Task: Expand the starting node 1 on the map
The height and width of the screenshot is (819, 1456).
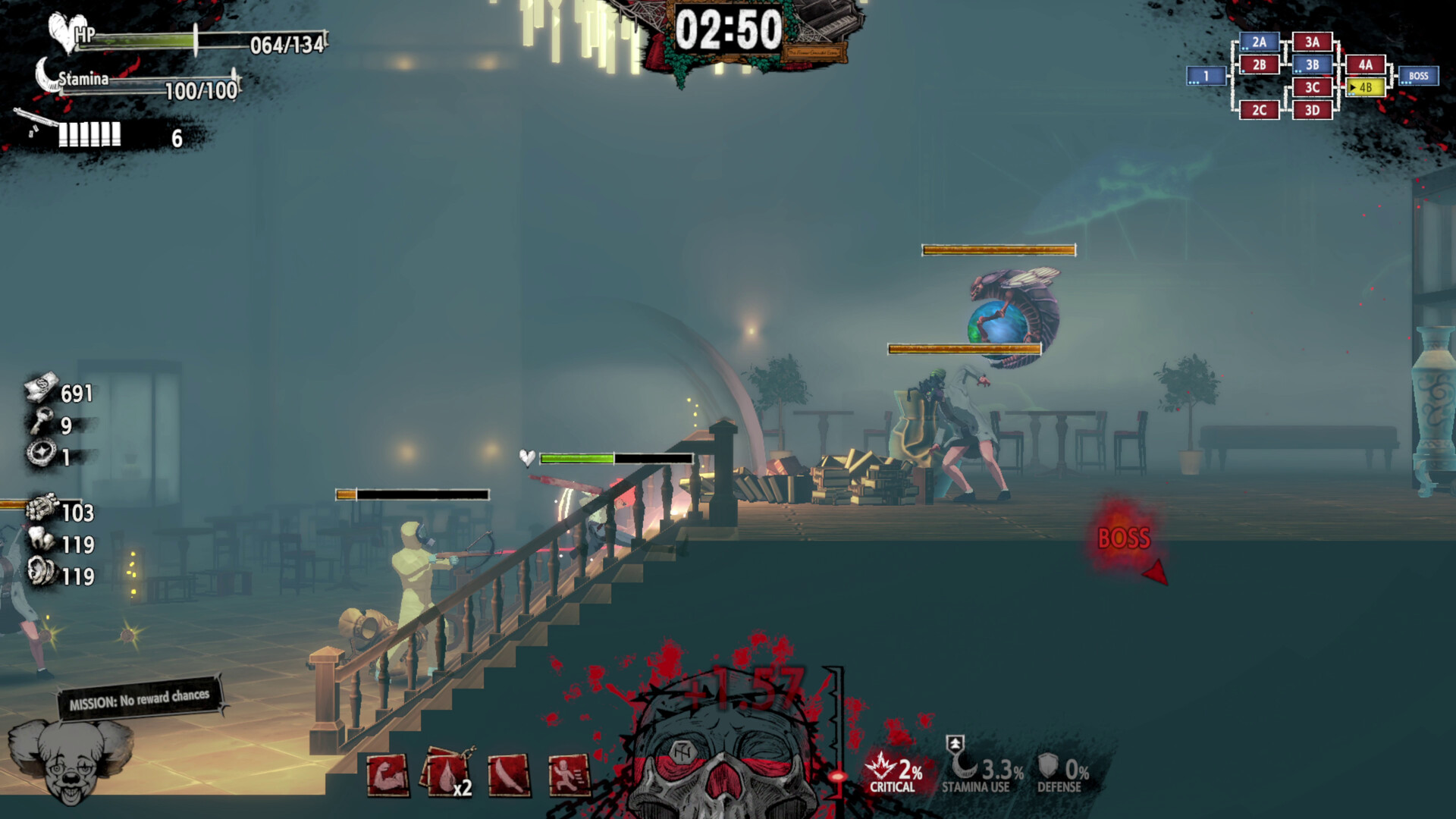Action: pos(1205,75)
